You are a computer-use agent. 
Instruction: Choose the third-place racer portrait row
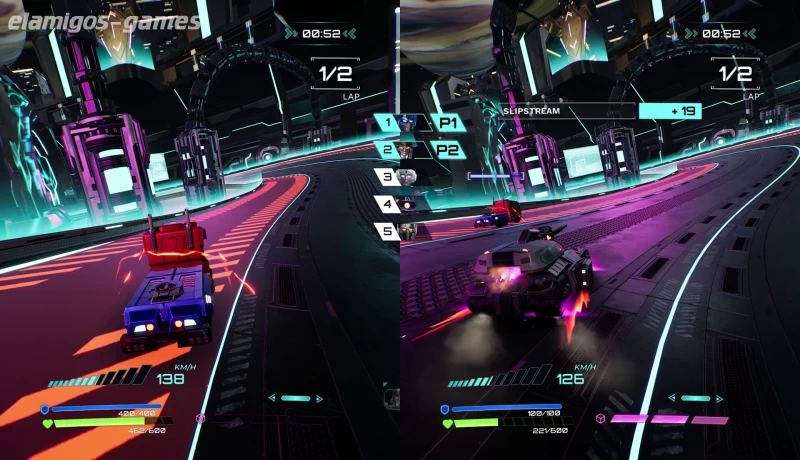[x=399, y=177]
